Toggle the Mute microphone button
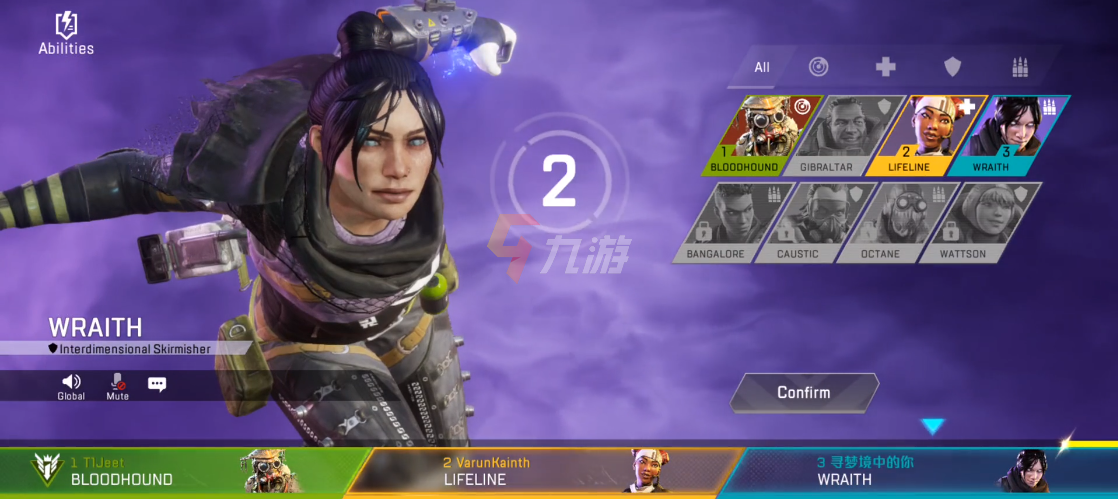The image size is (1118, 499). coord(118,386)
